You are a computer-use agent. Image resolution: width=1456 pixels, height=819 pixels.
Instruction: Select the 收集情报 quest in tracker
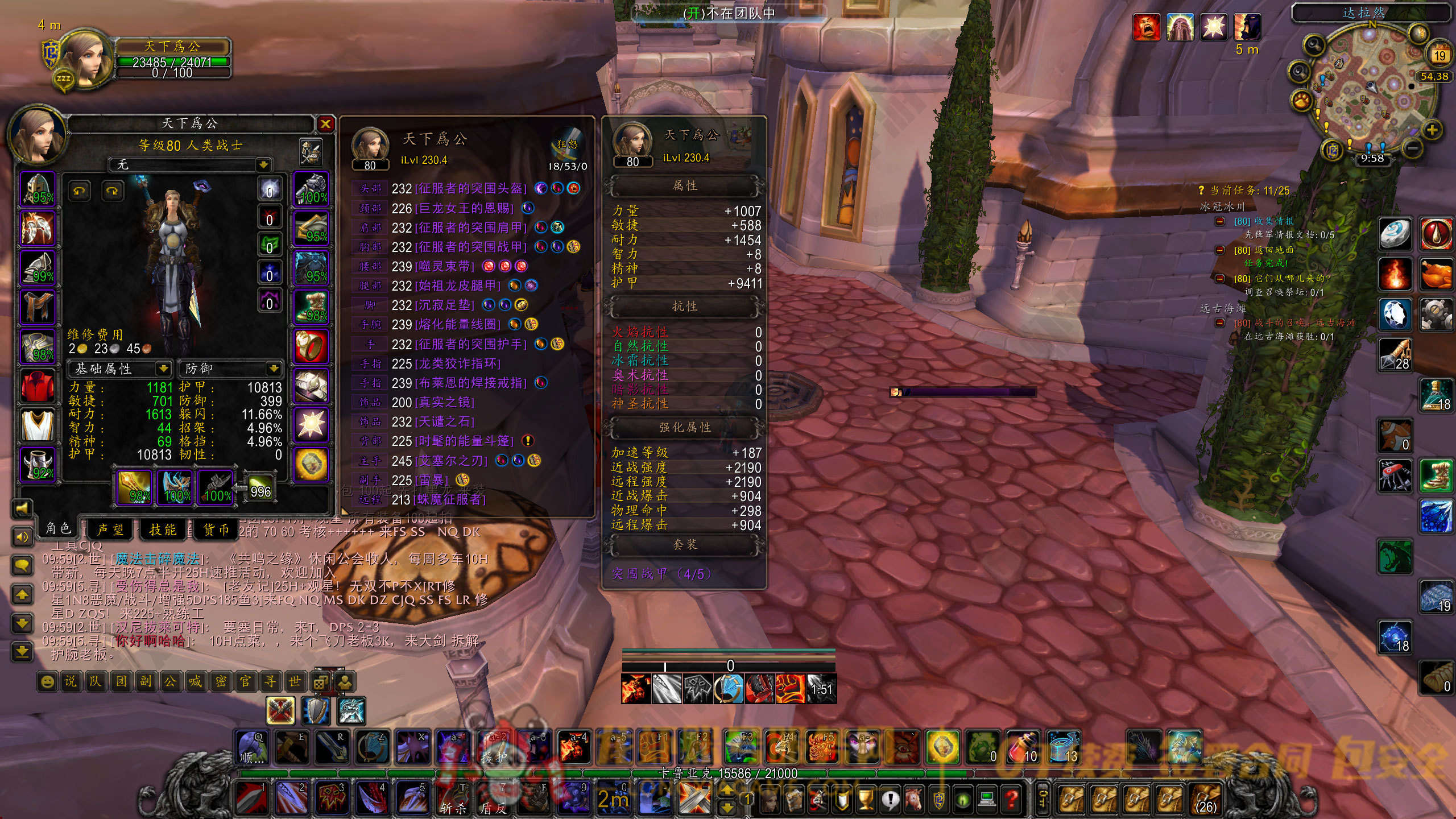coord(1265,221)
